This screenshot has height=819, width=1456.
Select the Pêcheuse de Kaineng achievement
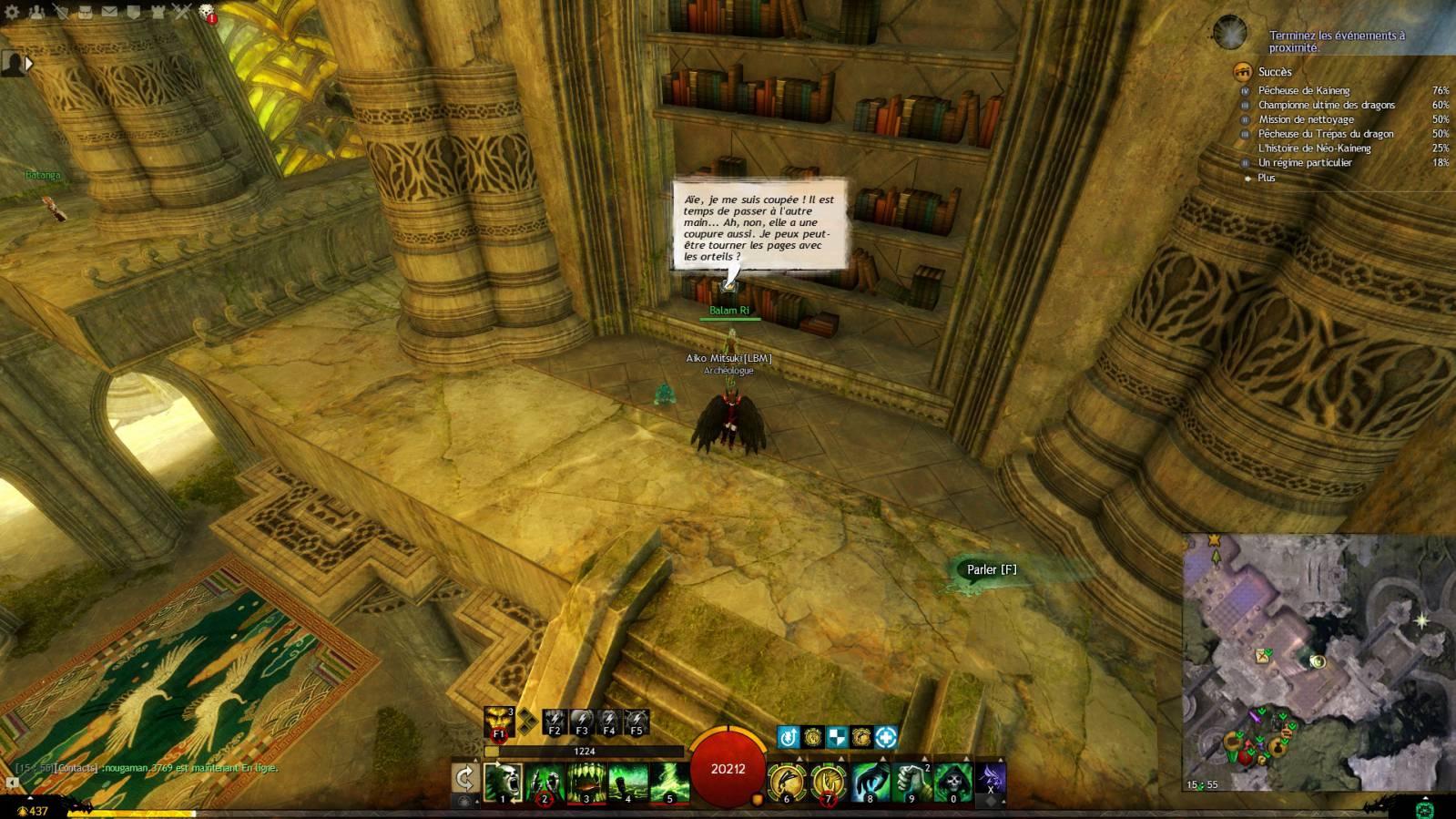(x=1304, y=90)
